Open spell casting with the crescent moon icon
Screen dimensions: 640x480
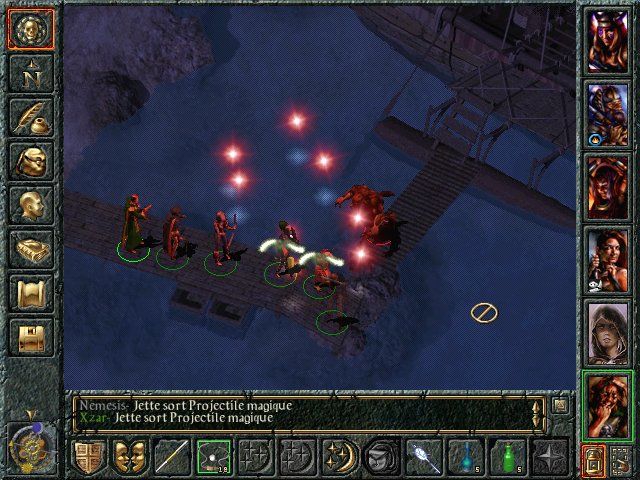click(x=337, y=457)
